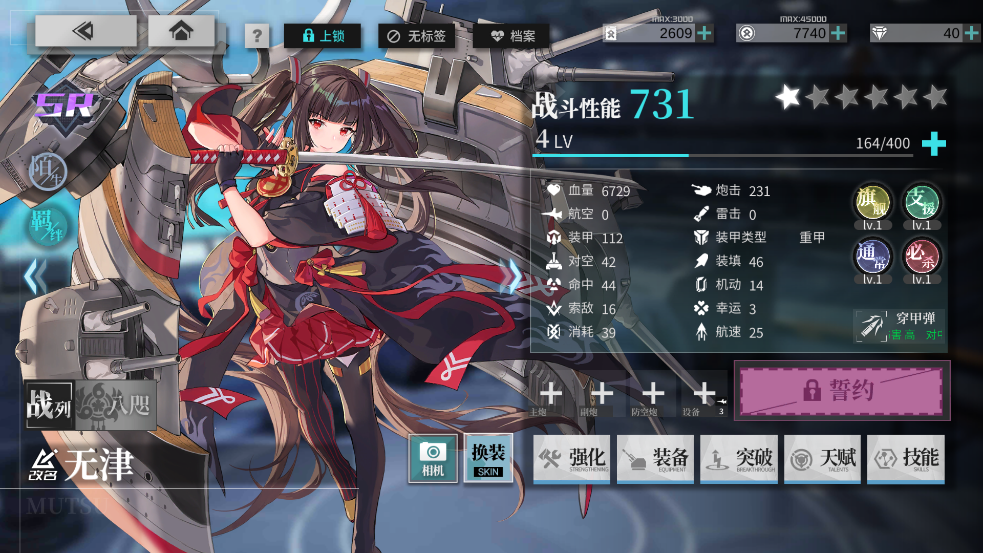Open the 技能 skills menu

tap(906, 459)
